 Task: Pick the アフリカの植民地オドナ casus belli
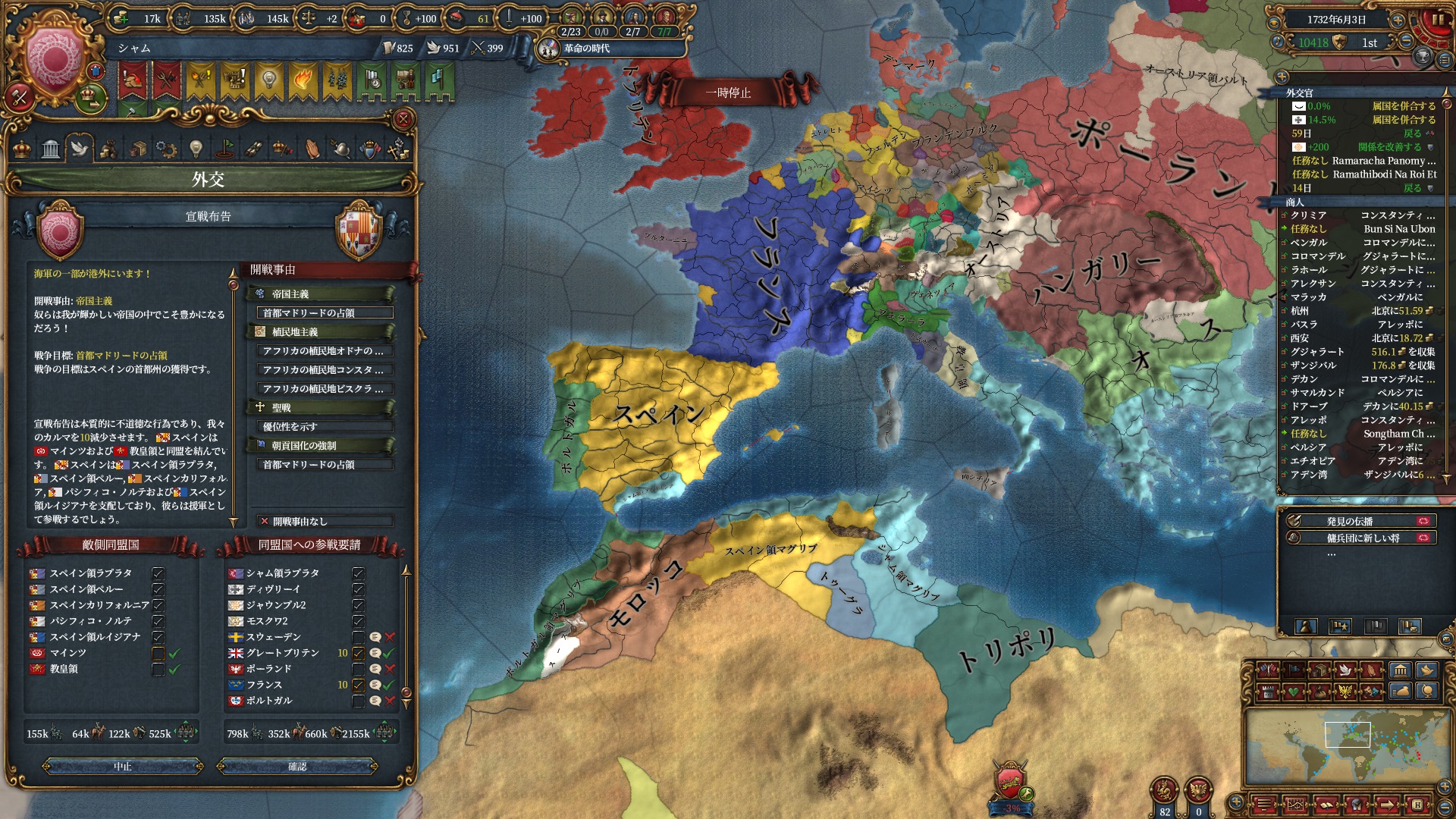pyautogui.click(x=325, y=351)
